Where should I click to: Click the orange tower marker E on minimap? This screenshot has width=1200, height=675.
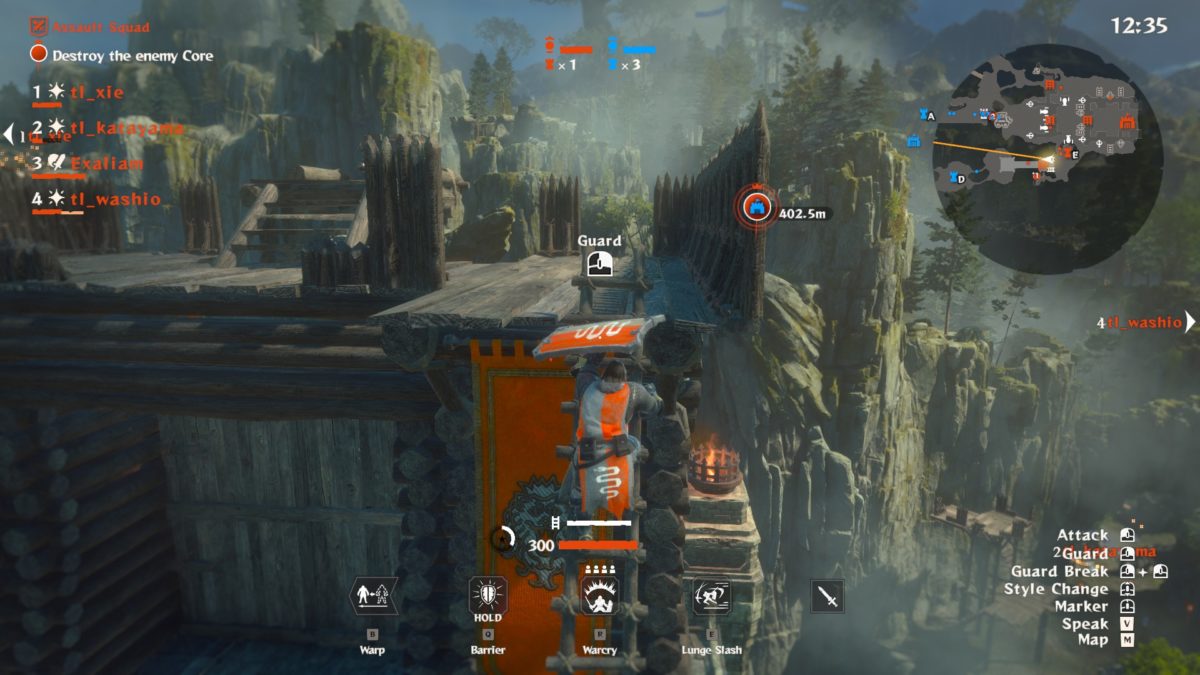coord(1067,153)
